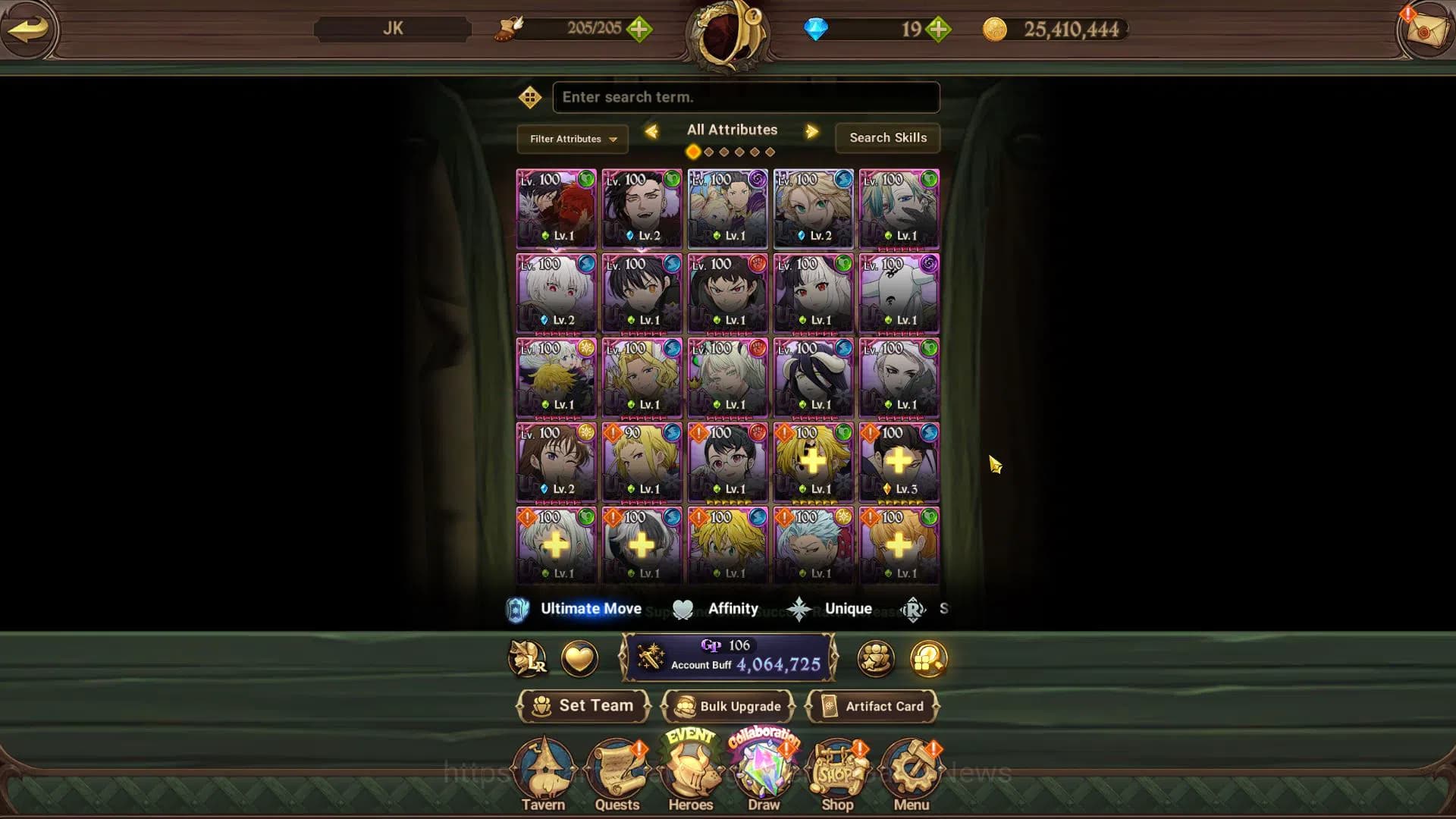Buy diamonds with the green plus

[x=938, y=30]
